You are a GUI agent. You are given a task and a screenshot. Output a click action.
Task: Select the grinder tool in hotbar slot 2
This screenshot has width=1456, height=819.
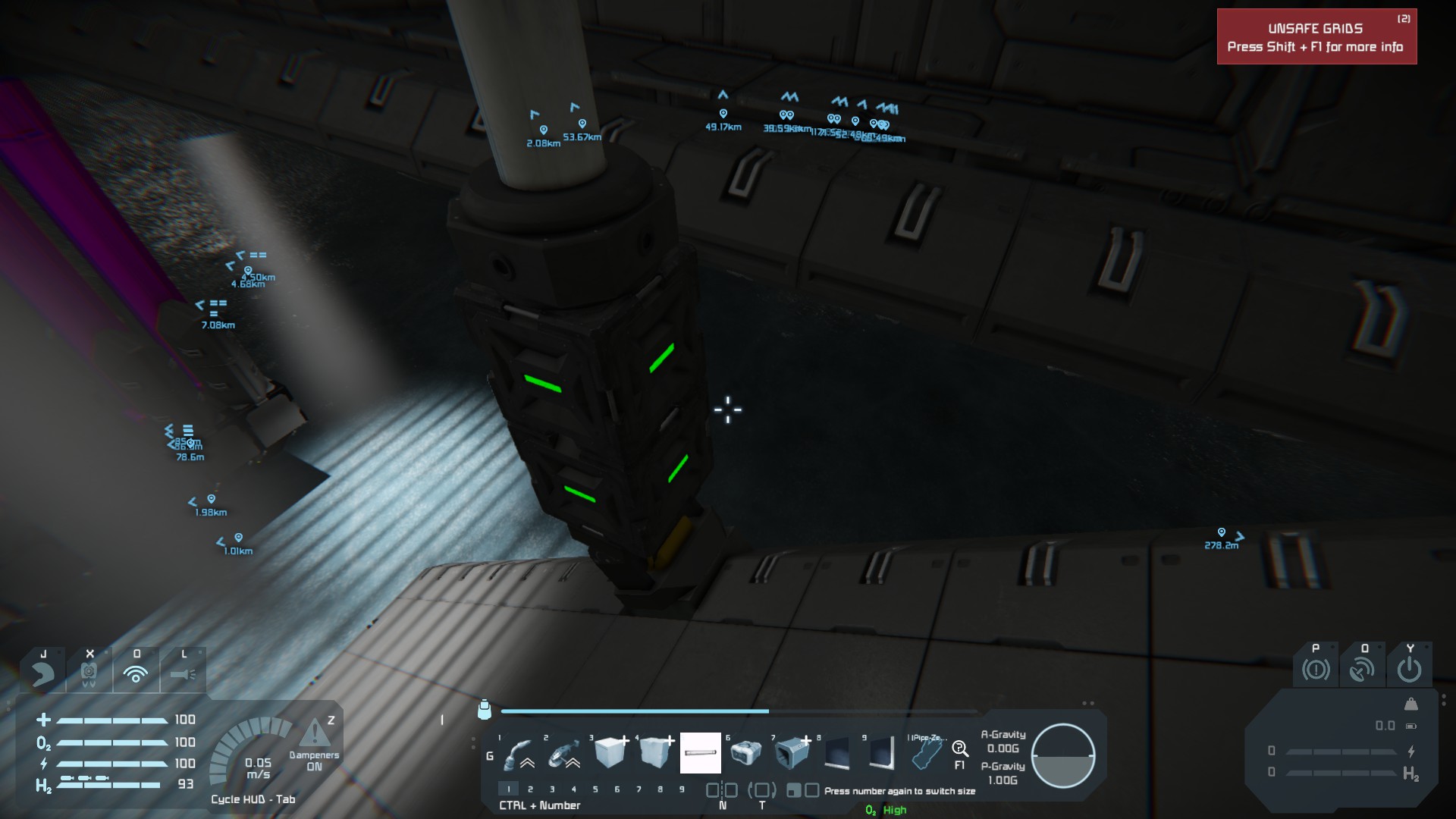pos(564,753)
